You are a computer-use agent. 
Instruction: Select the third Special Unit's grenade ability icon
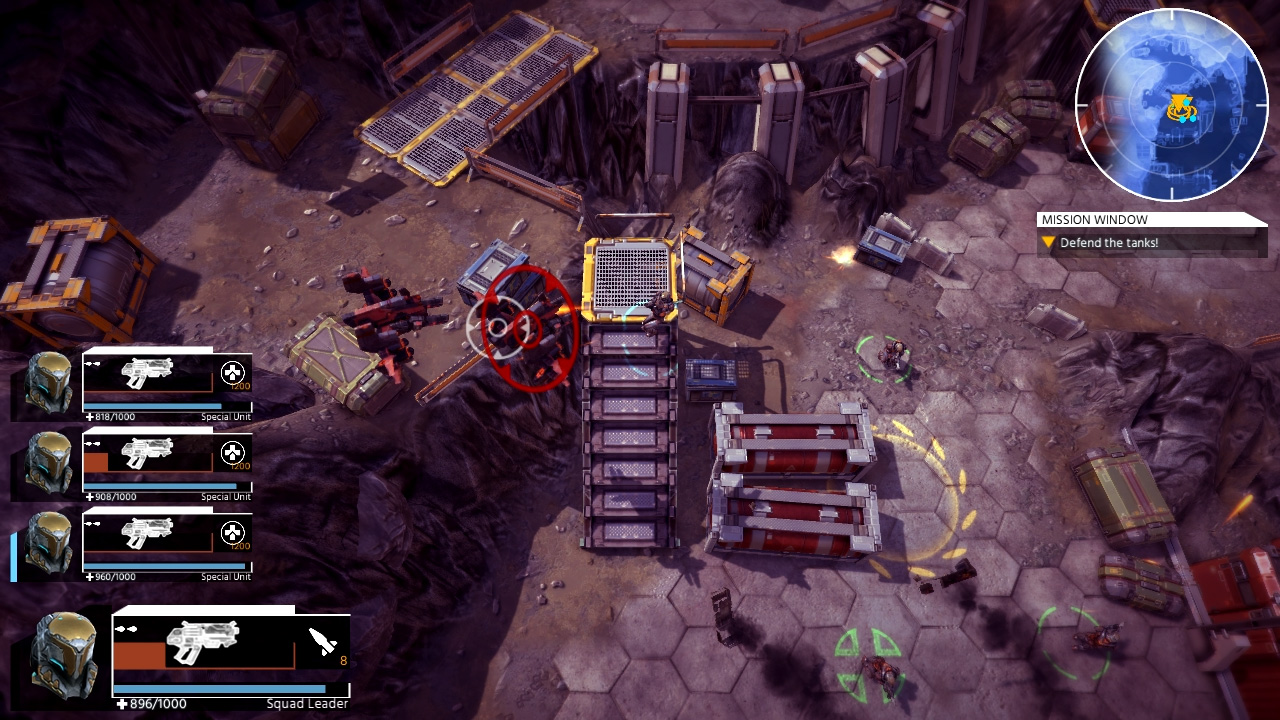[231, 531]
